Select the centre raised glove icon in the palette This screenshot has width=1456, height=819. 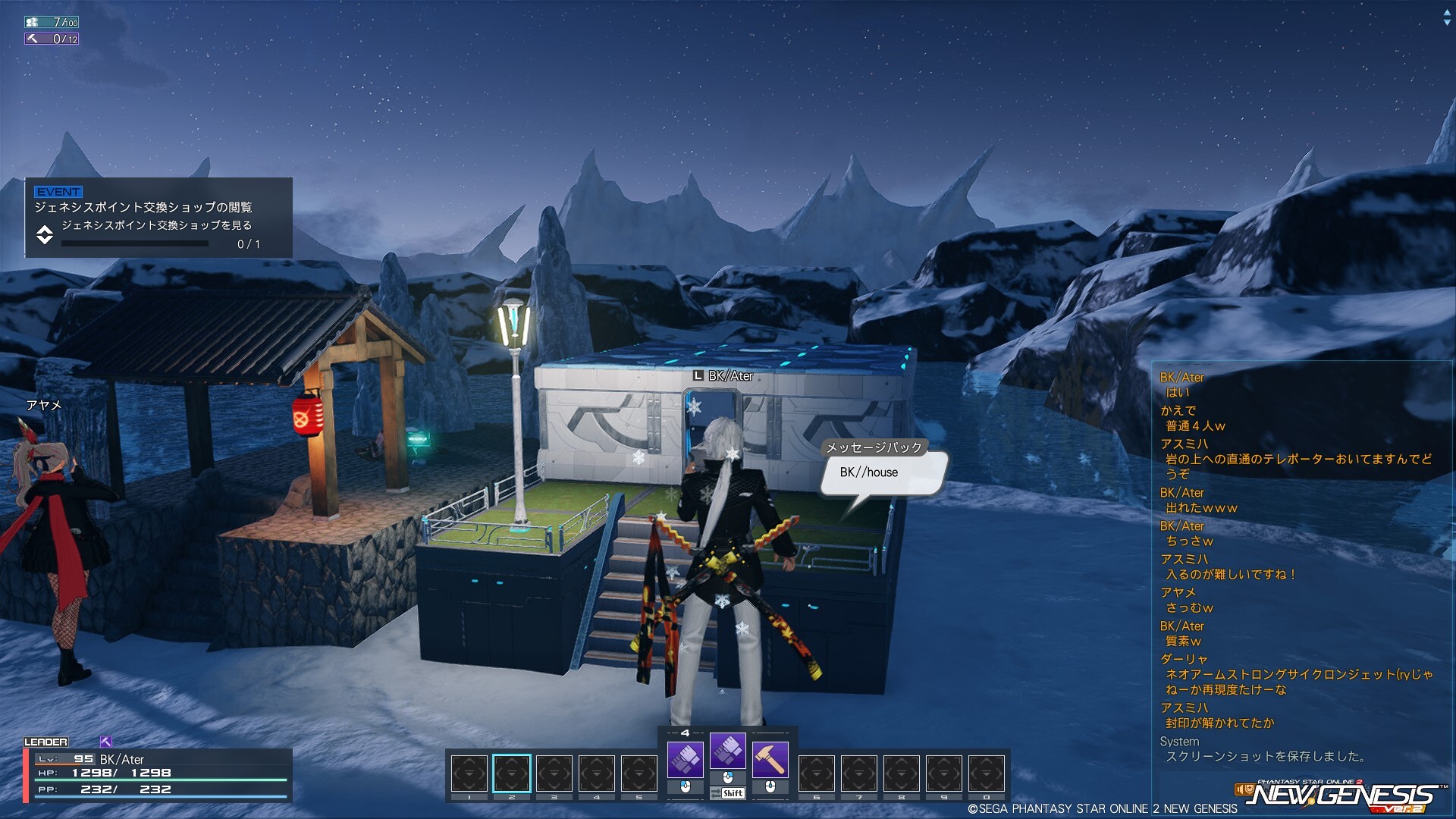coord(727,751)
